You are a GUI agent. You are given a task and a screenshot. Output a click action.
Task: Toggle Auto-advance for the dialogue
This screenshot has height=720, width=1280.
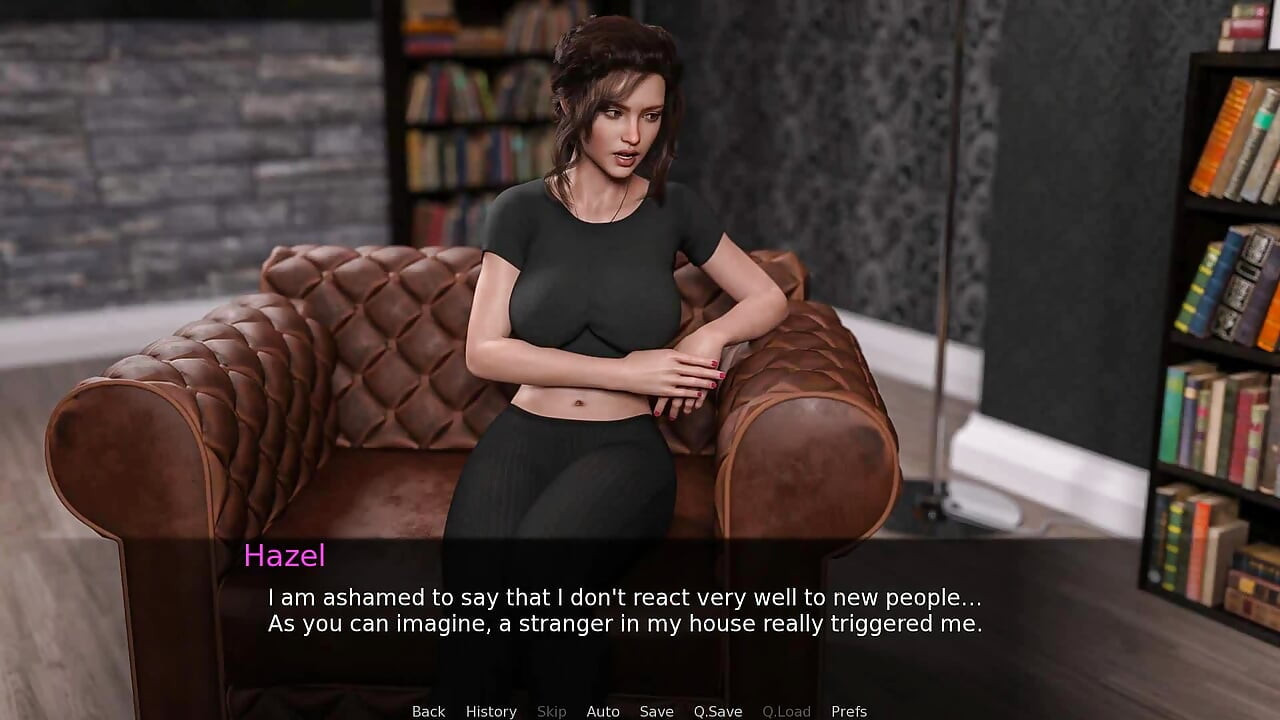pyautogui.click(x=603, y=711)
